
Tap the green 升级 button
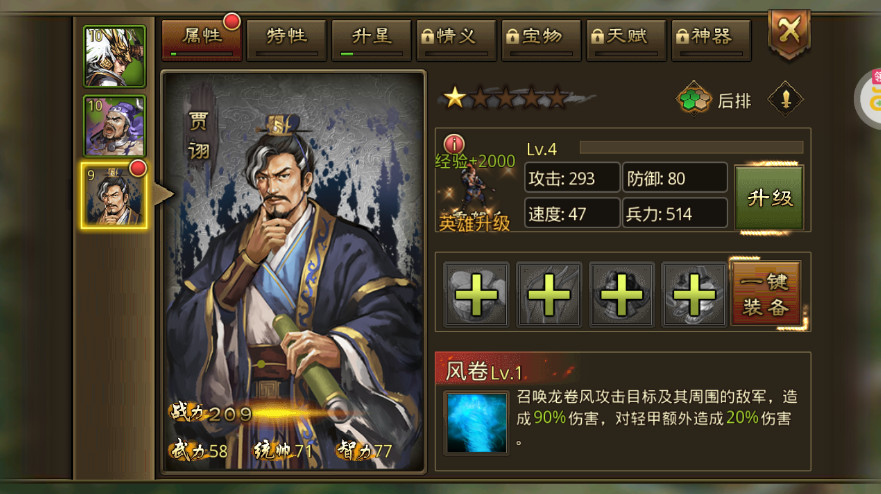click(769, 197)
